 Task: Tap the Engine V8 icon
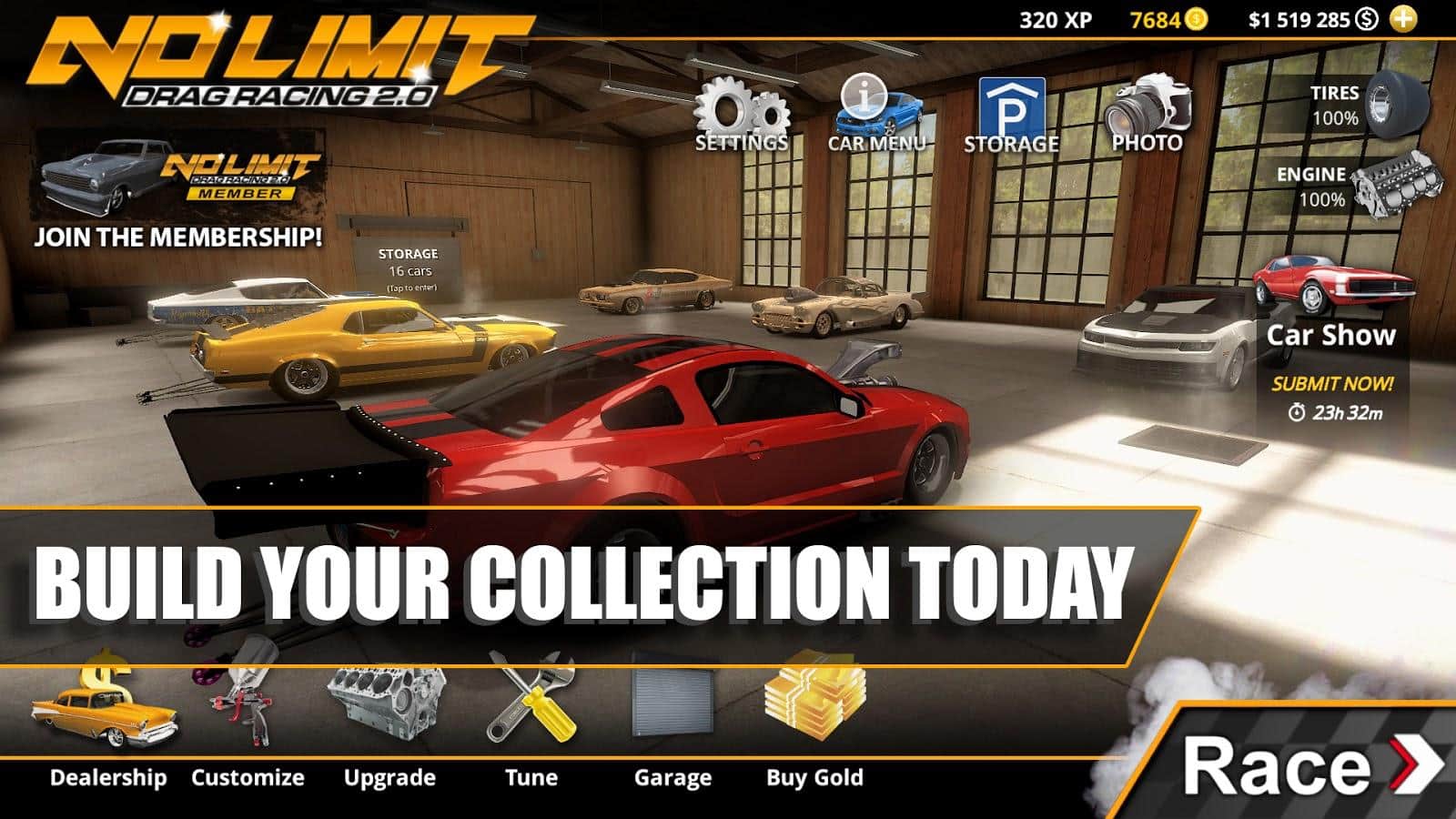pyautogui.click(x=1397, y=182)
